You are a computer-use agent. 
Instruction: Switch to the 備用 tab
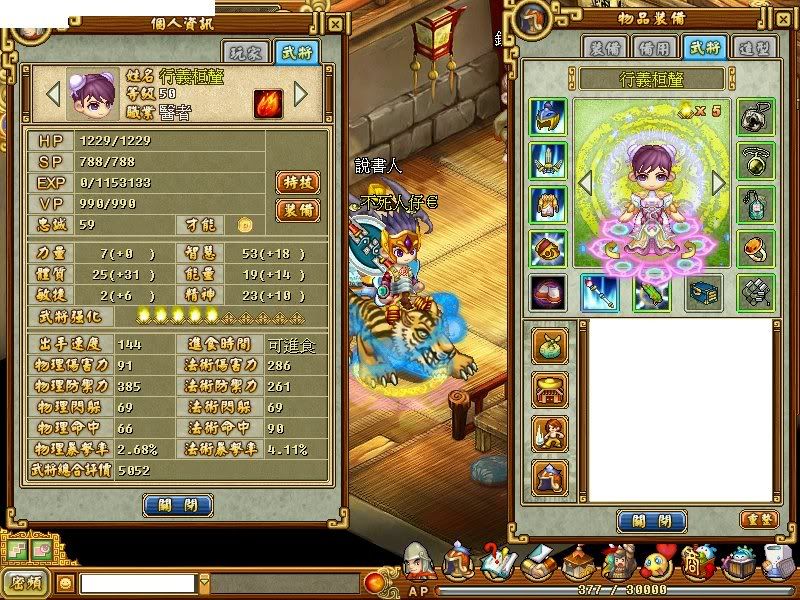[x=655, y=47]
